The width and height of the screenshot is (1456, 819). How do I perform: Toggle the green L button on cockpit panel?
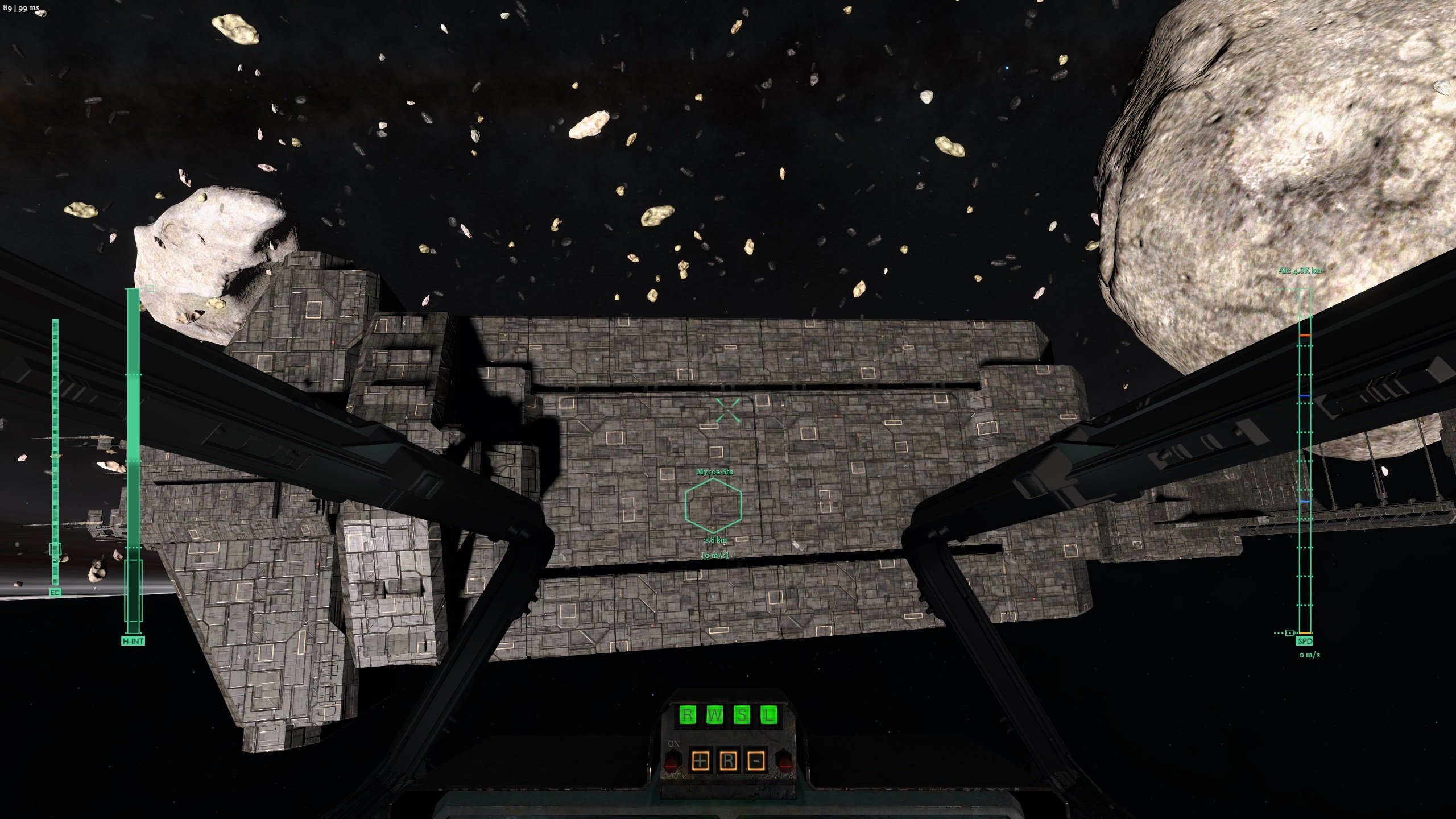click(769, 715)
